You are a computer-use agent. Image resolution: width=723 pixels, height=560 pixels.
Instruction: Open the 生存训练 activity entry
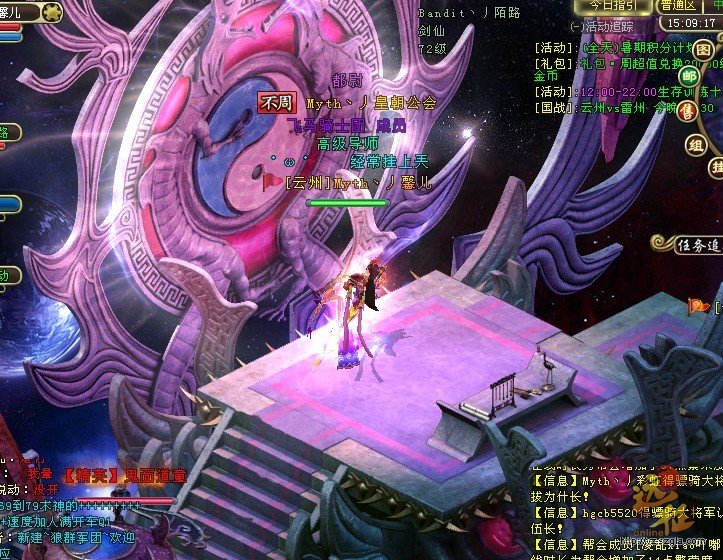click(x=640, y=92)
